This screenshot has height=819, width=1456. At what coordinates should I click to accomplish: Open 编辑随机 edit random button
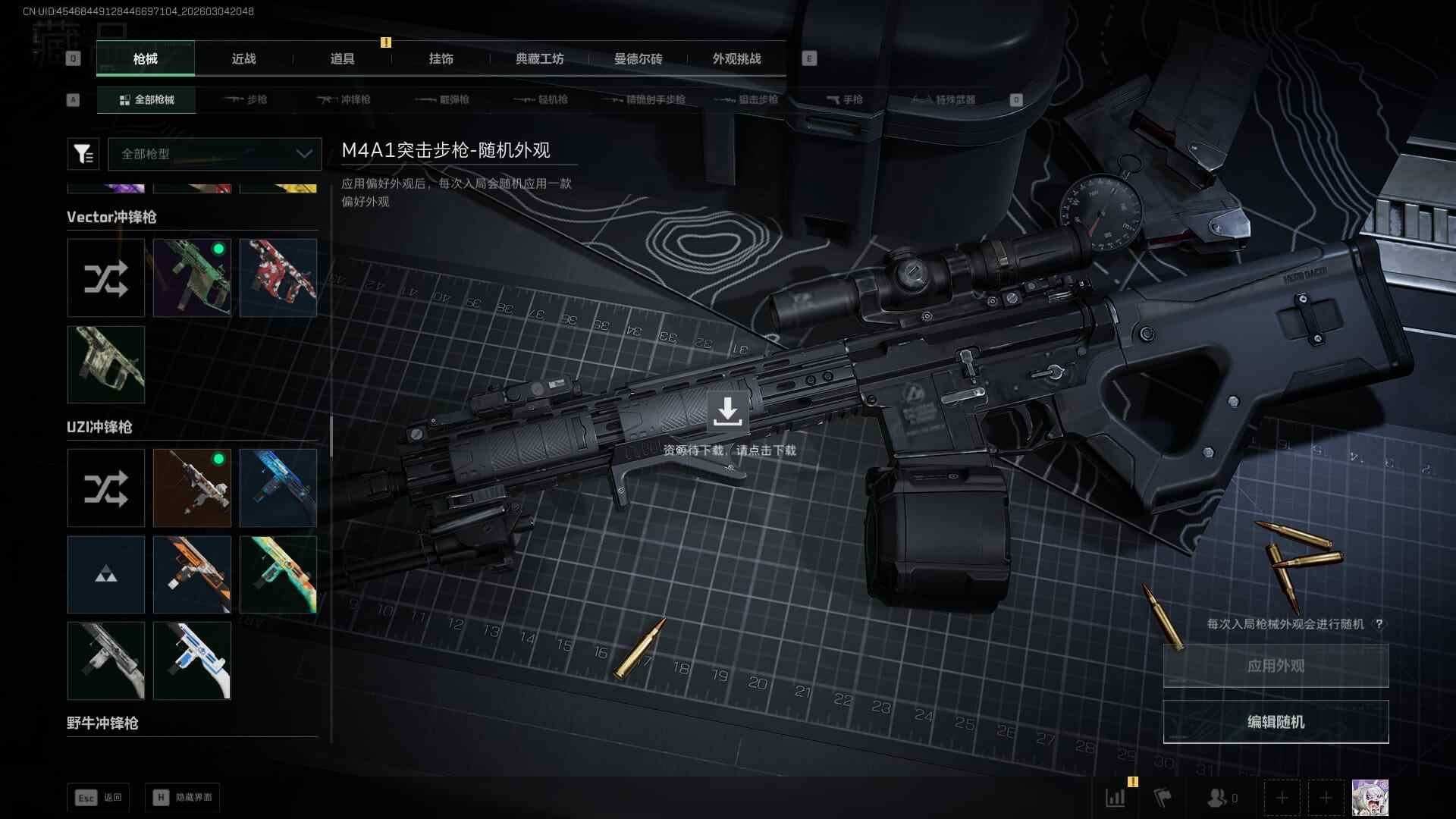1276,722
